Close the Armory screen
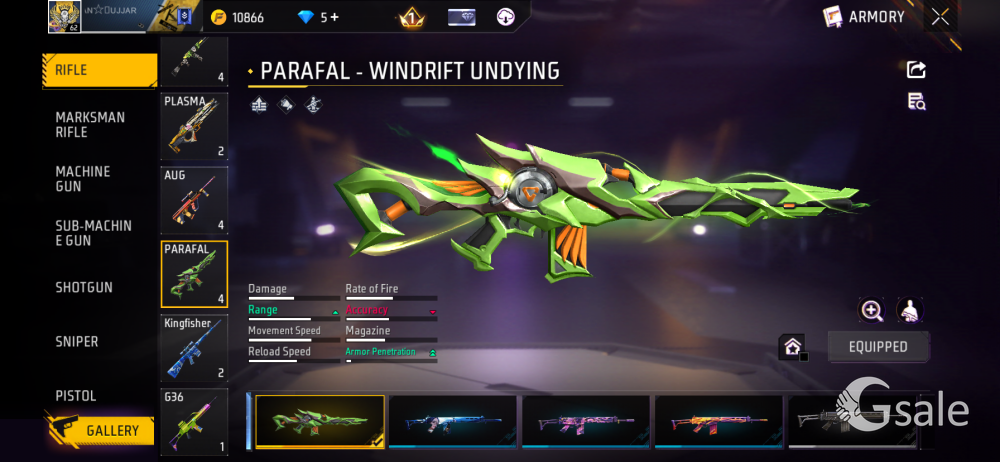 point(940,17)
